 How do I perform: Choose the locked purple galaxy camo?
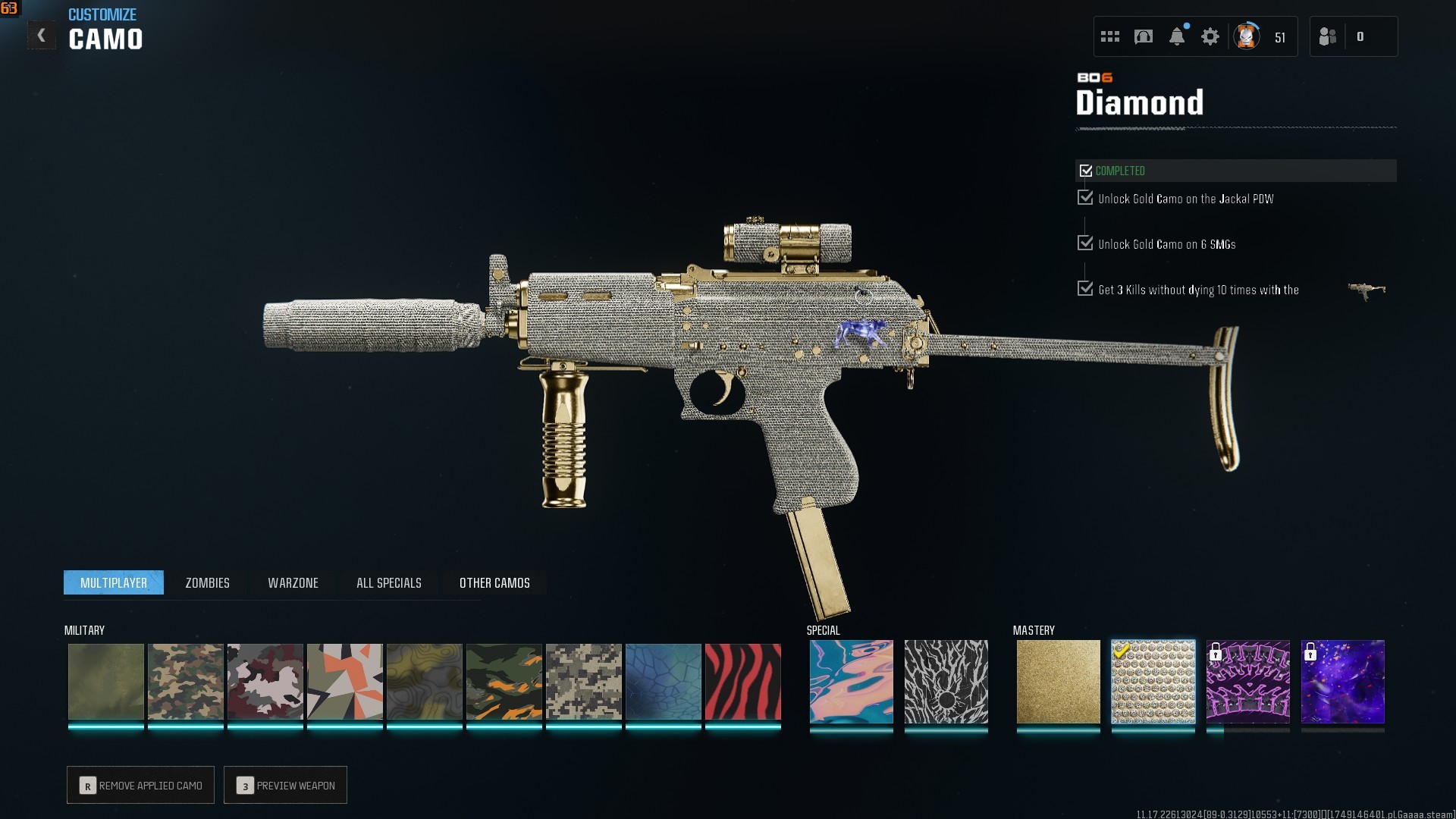(x=1342, y=681)
